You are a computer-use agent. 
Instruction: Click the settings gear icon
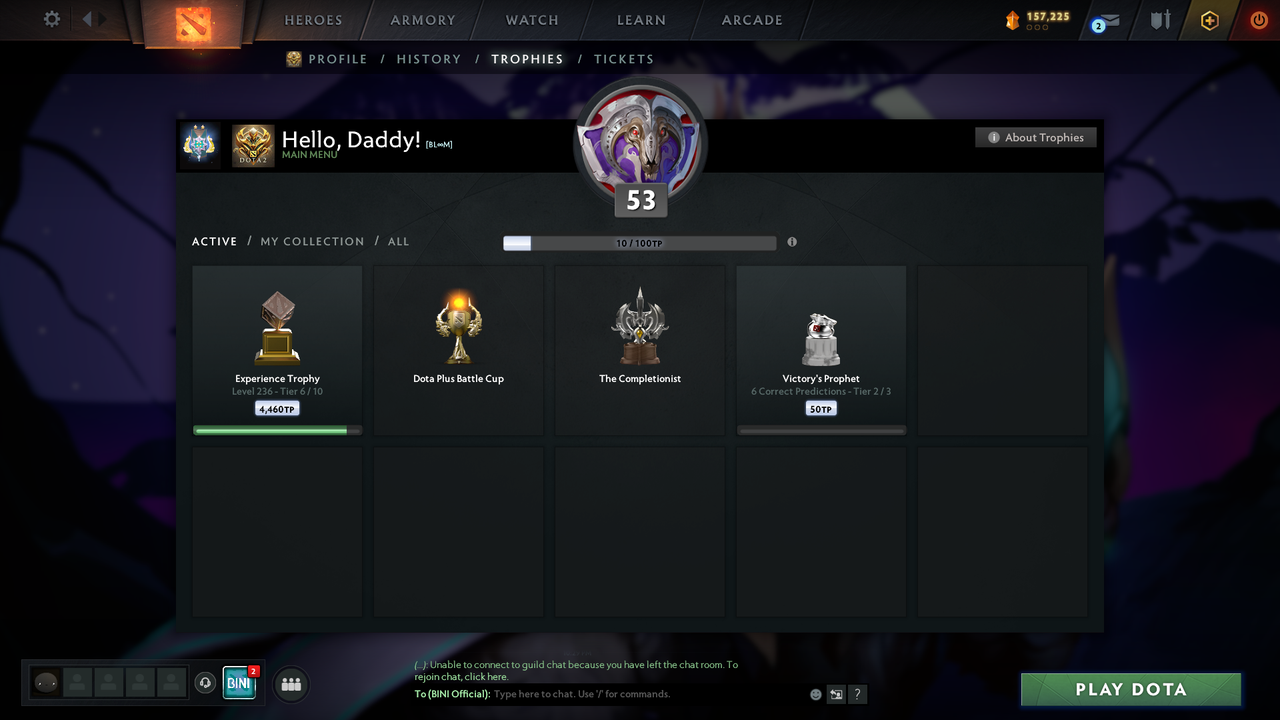pyautogui.click(x=51, y=18)
